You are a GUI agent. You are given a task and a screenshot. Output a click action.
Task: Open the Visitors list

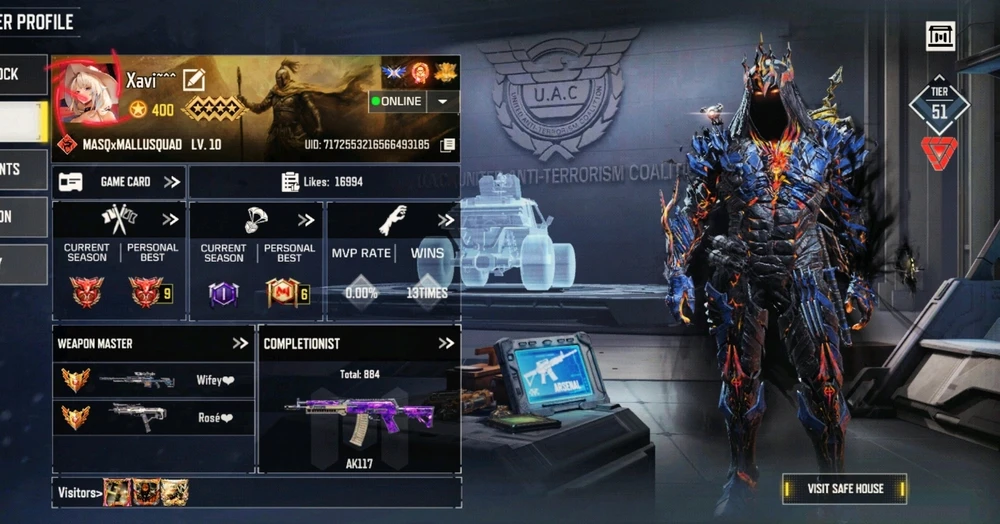tap(80, 492)
